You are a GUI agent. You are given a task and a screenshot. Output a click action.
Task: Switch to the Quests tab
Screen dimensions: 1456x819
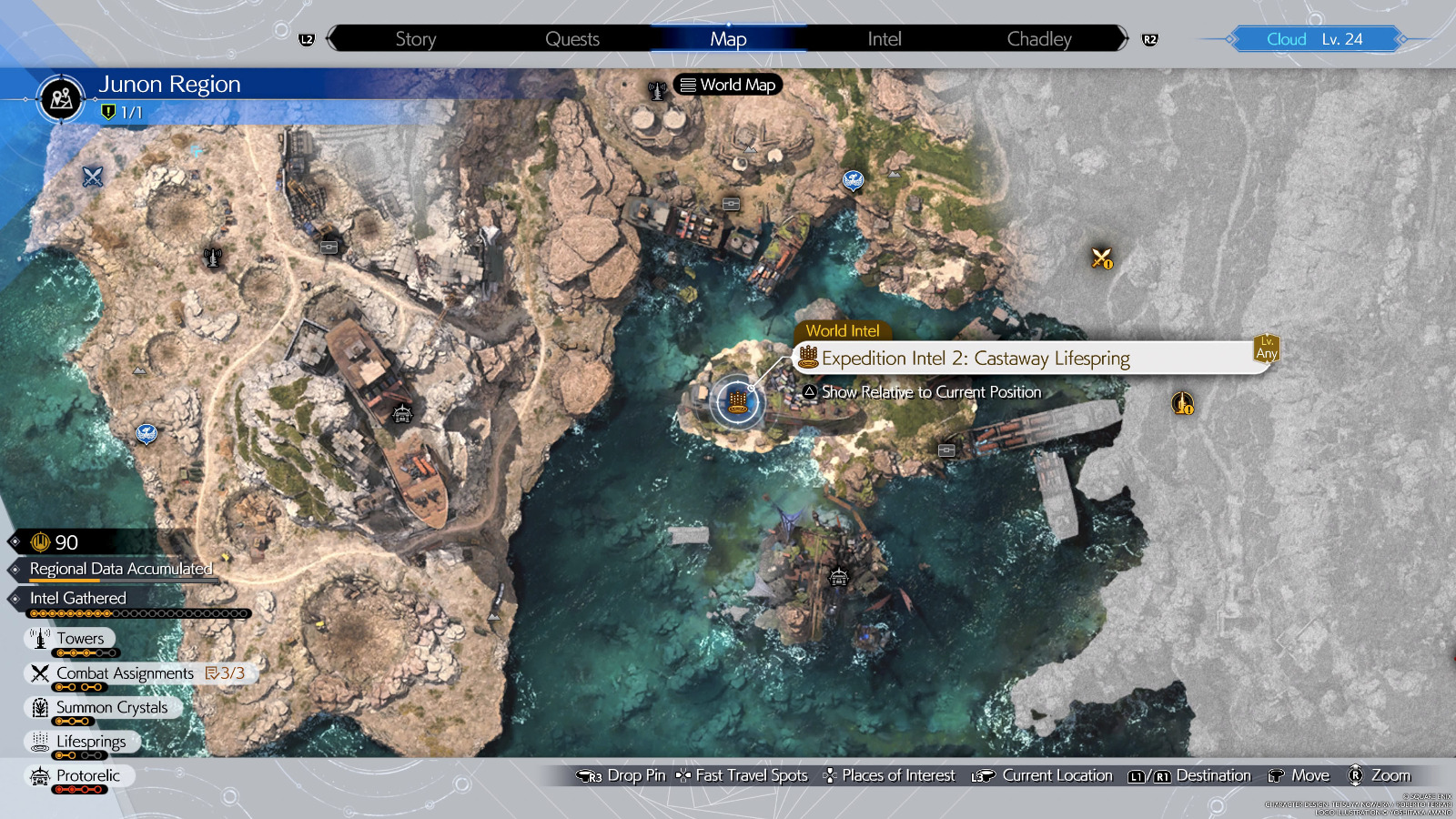tap(571, 39)
